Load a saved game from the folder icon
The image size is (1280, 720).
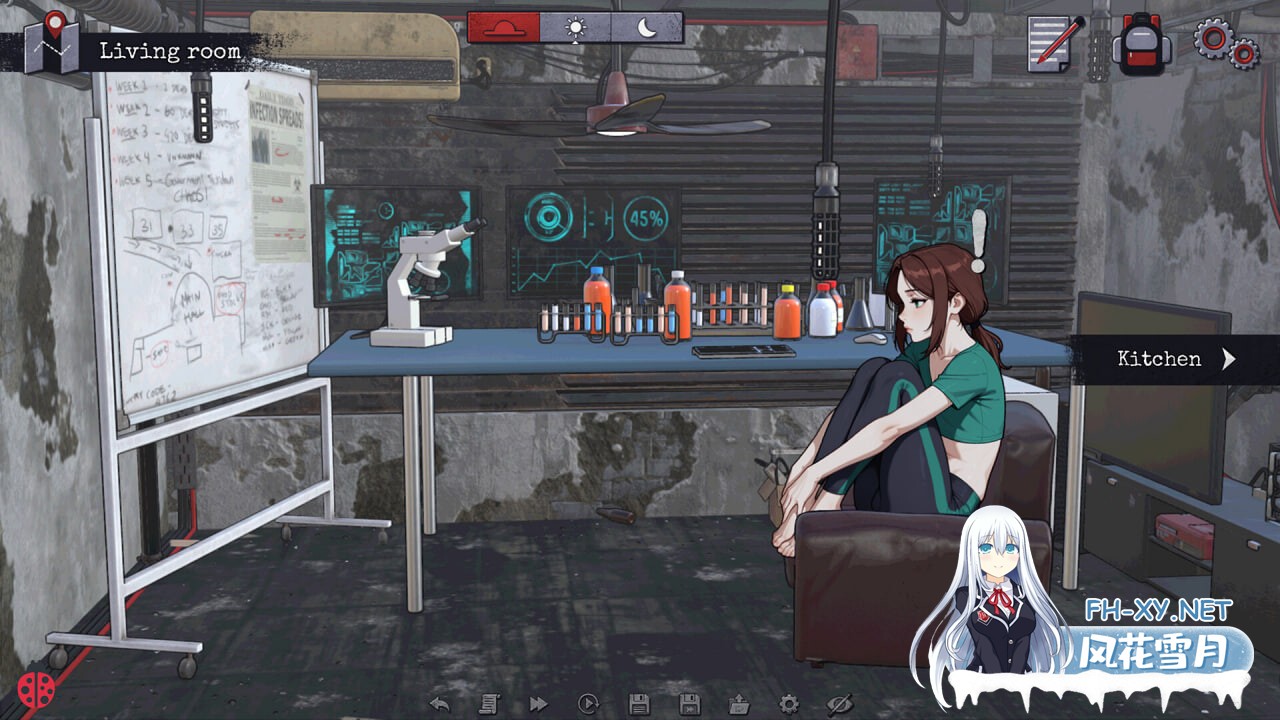(739, 704)
